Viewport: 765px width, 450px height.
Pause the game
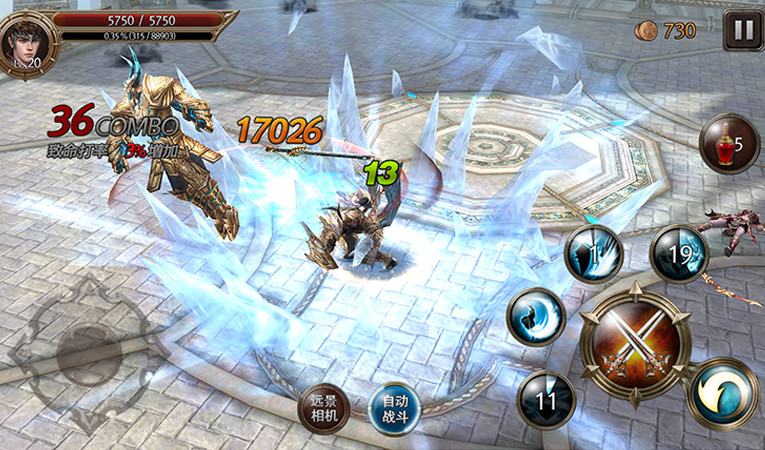[742, 30]
